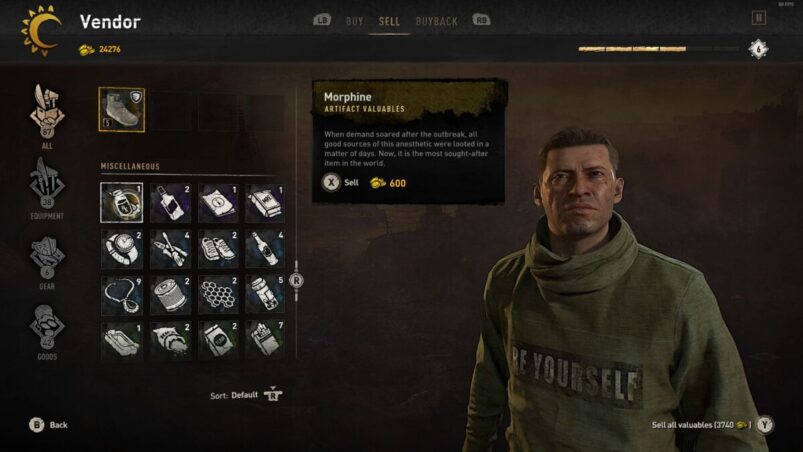Screen dimensions: 803x452
Task: Select the SELL tab
Action: pyautogui.click(x=389, y=20)
